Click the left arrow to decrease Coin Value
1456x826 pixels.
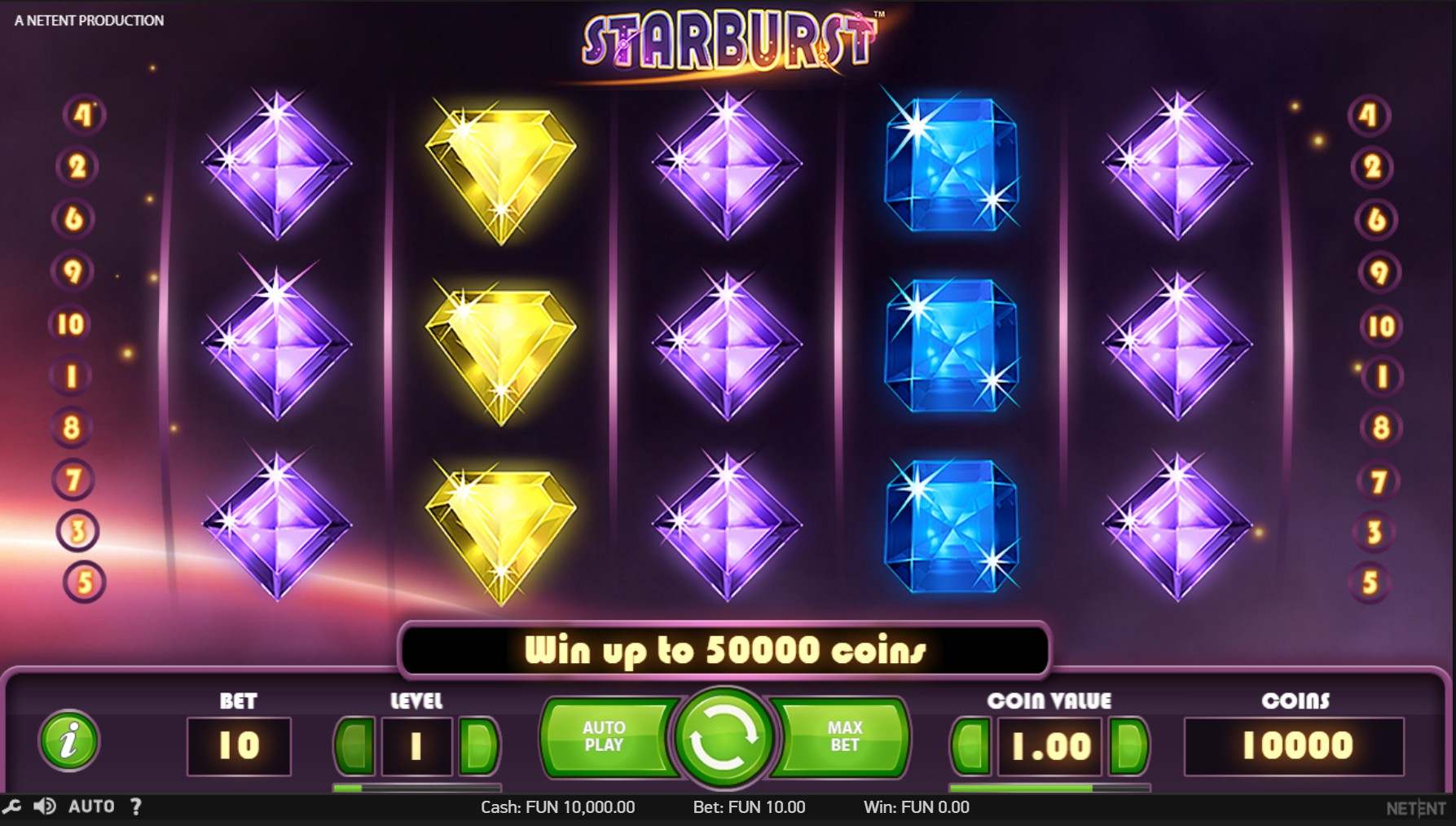click(x=970, y=745)
